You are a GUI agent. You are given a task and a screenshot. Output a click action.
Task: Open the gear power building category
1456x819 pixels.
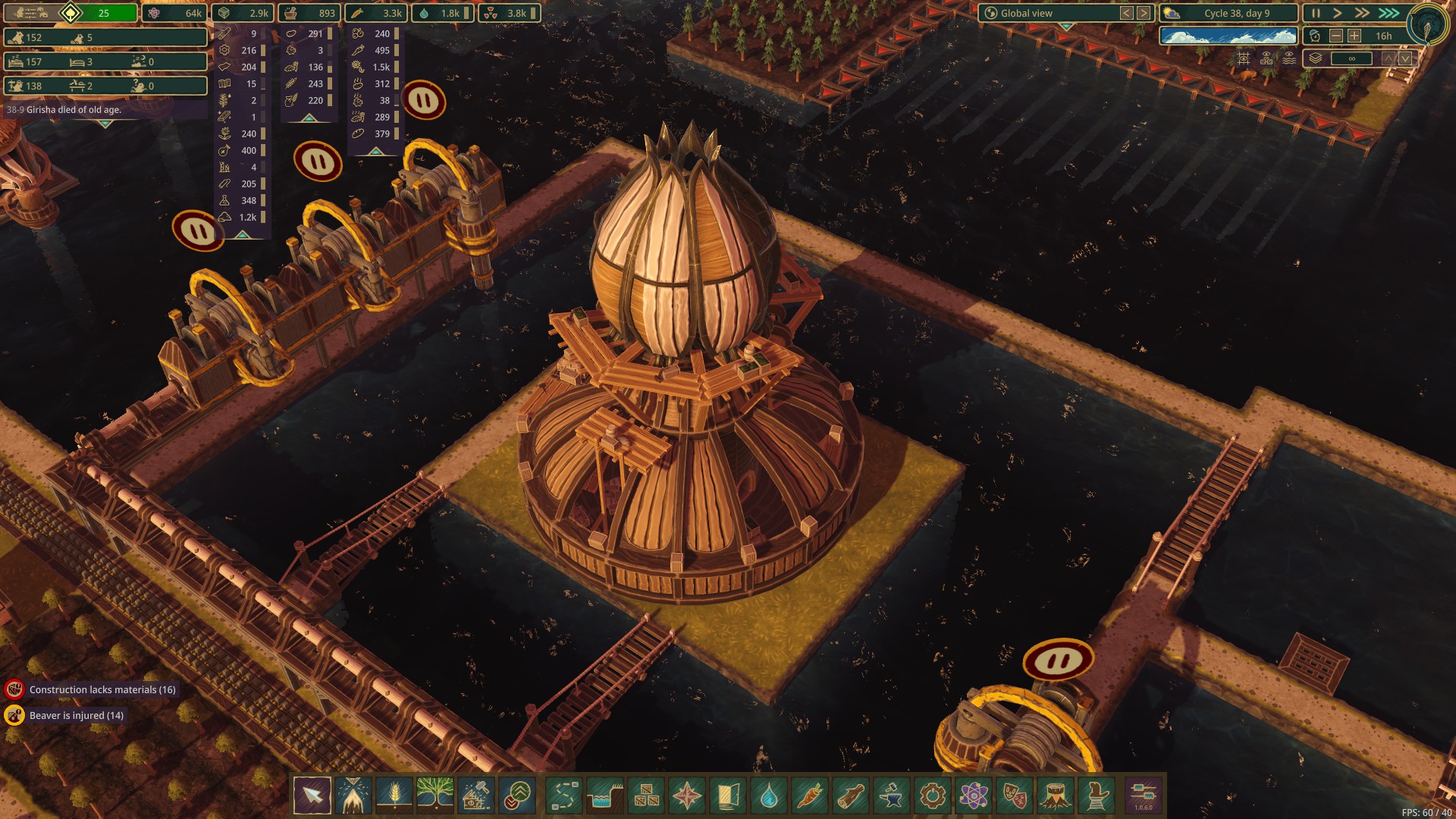[933, 796]
